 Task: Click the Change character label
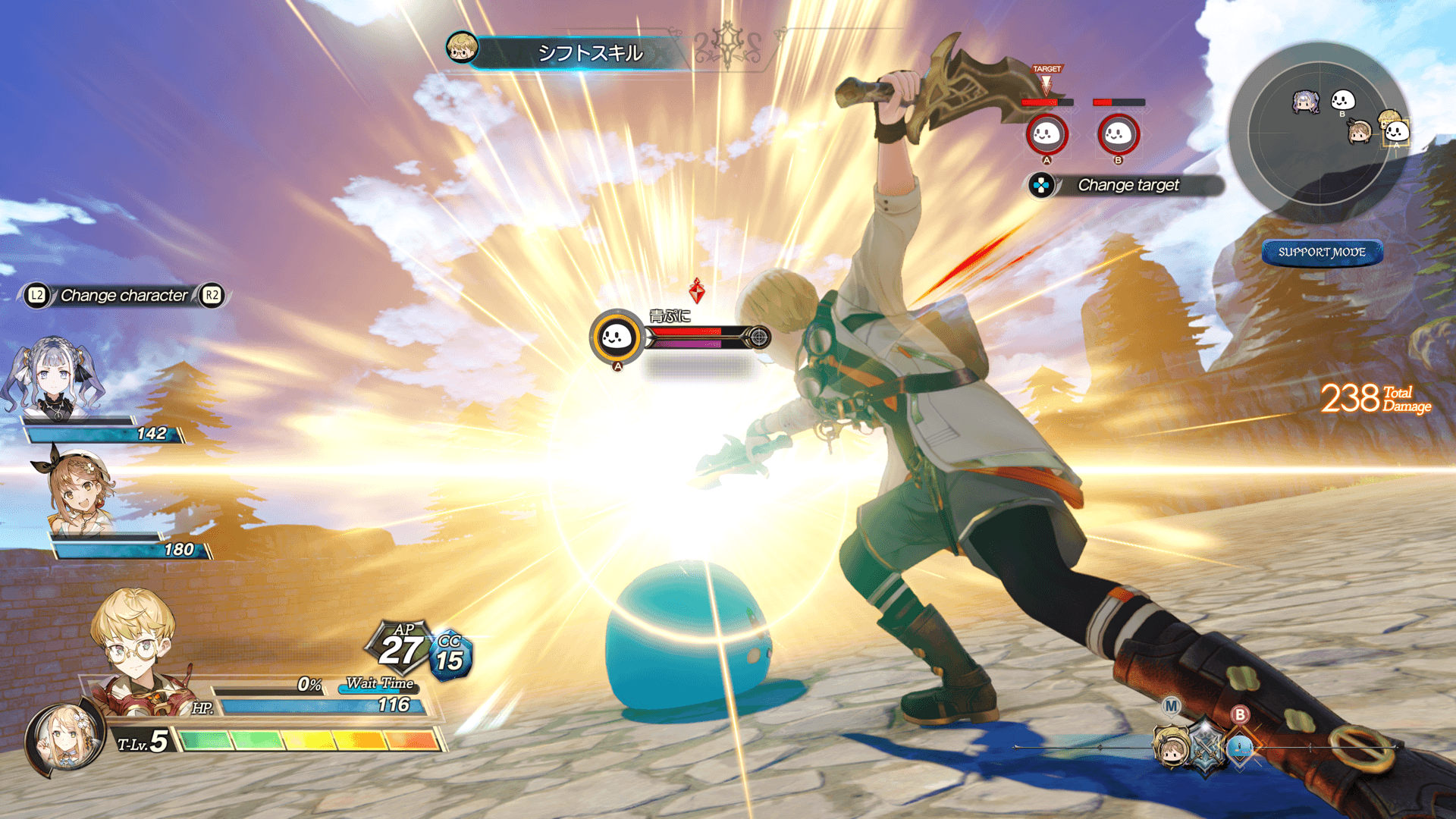[x=124, y=295]
